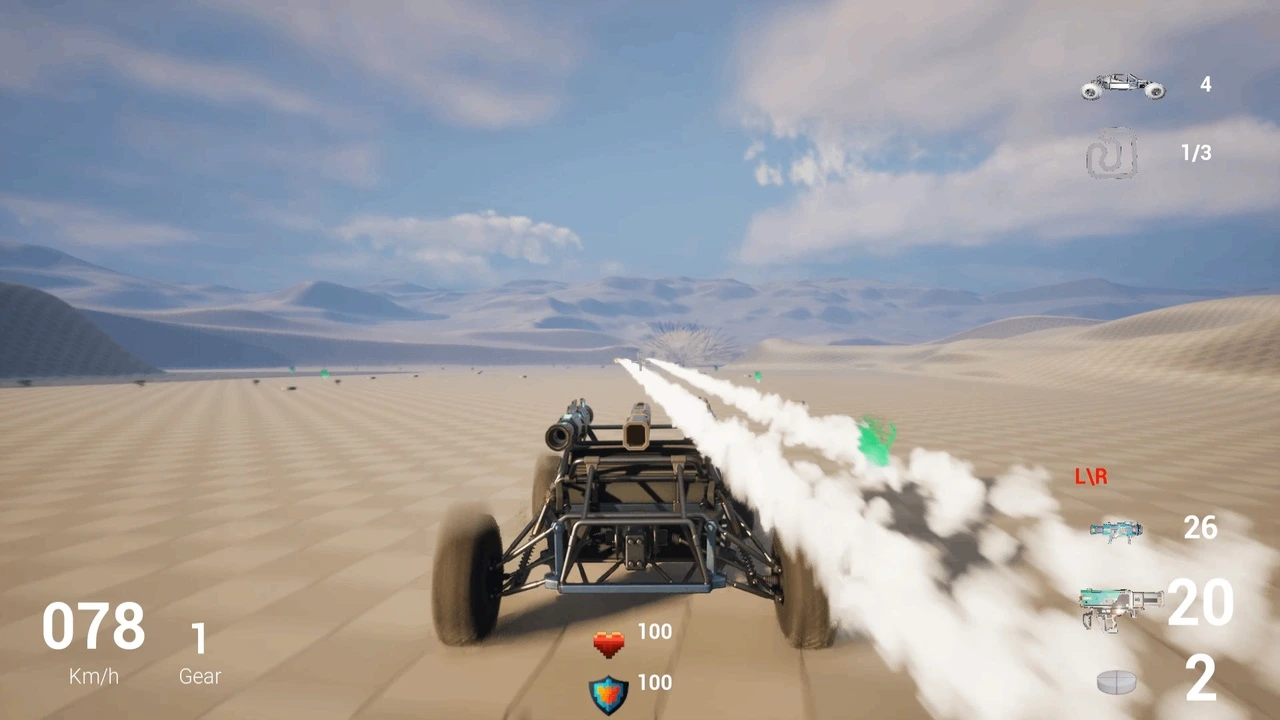1280x720 pixels.
Task: Click the blue shield armor icon
Action: [x=608, y=694]
